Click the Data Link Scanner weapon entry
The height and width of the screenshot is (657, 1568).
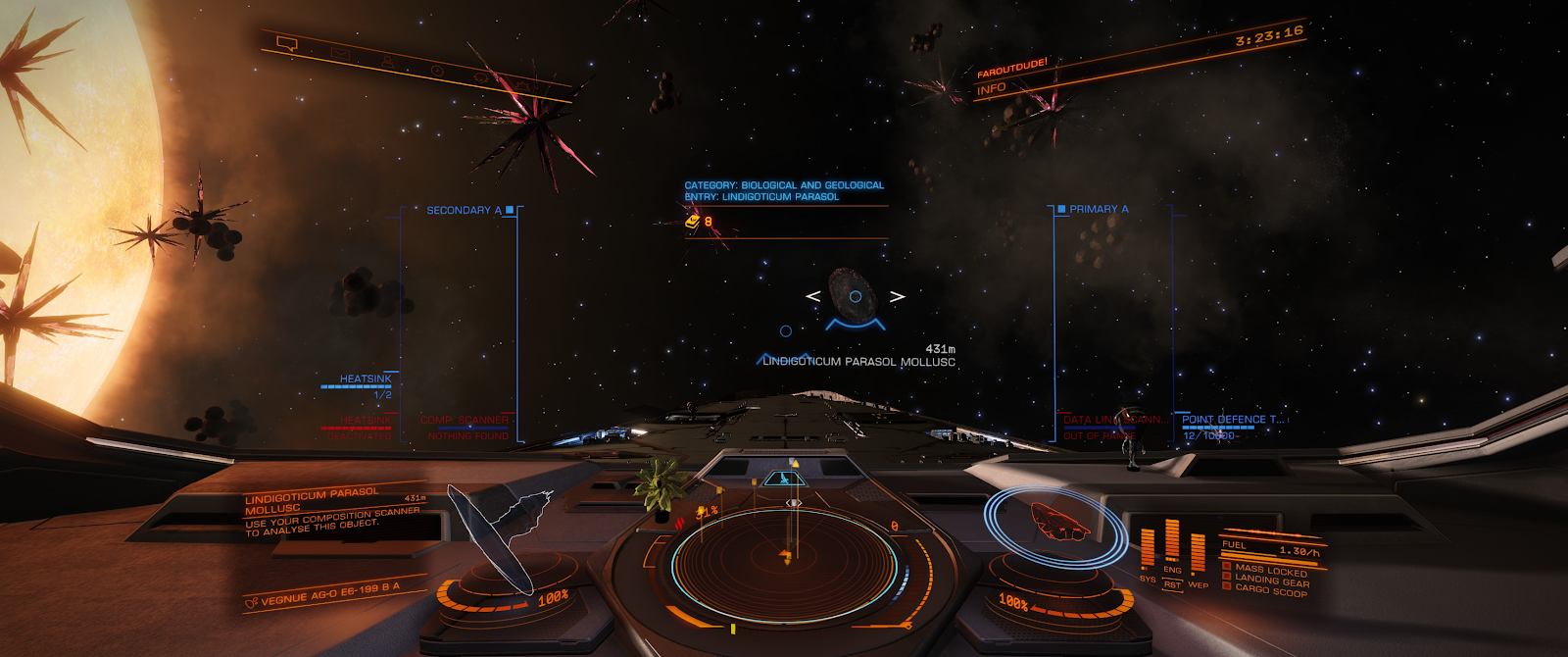click(1114, 420)
